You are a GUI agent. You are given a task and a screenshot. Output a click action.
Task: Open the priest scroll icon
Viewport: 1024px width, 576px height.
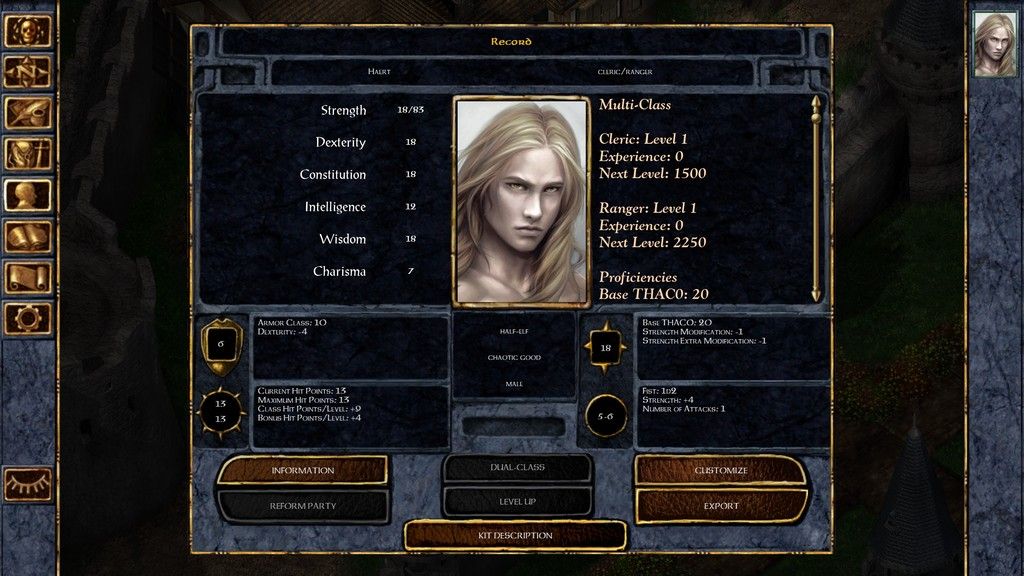tap(28, 277)
